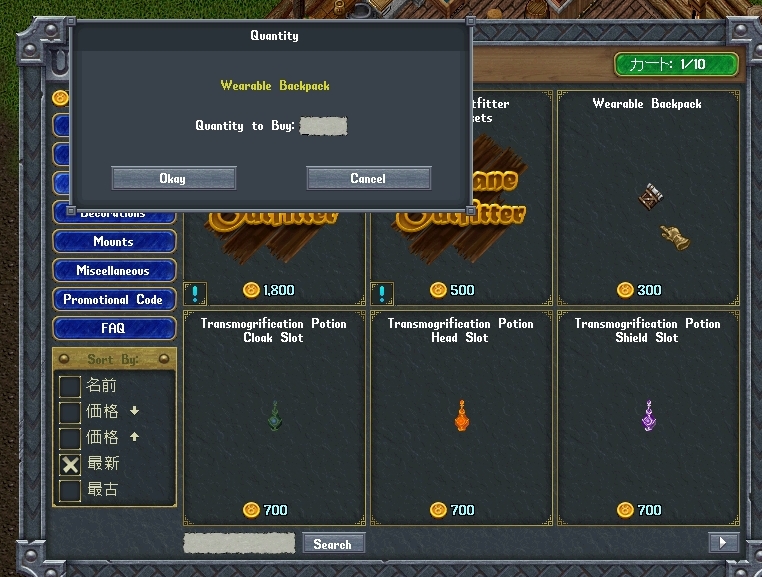762x577 pixels.
Task: Confirm quantity with the Okay button
Action: coord(173,178)
